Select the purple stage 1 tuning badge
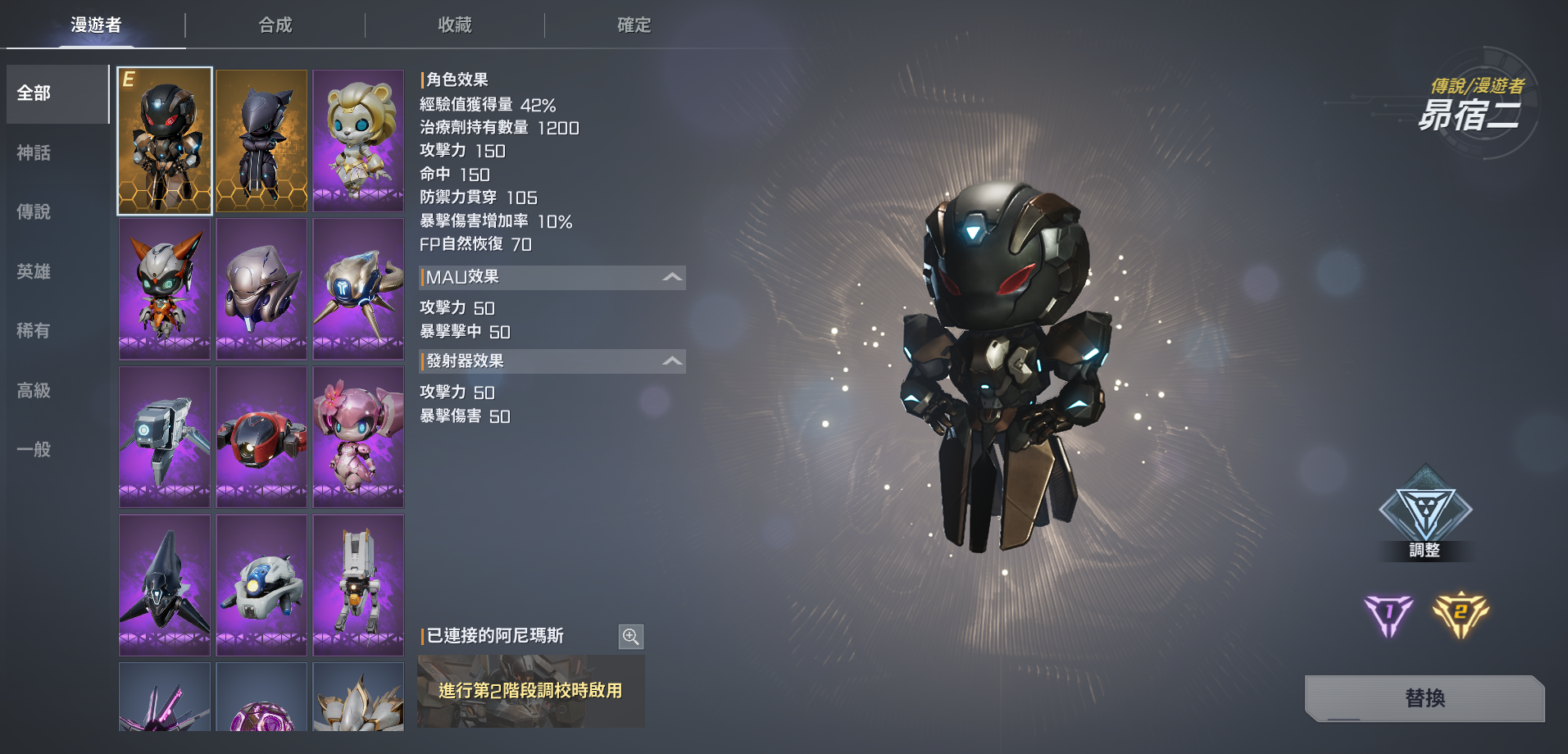The height and width of the screenshot is (754, 1568). tap(1388, 615)
